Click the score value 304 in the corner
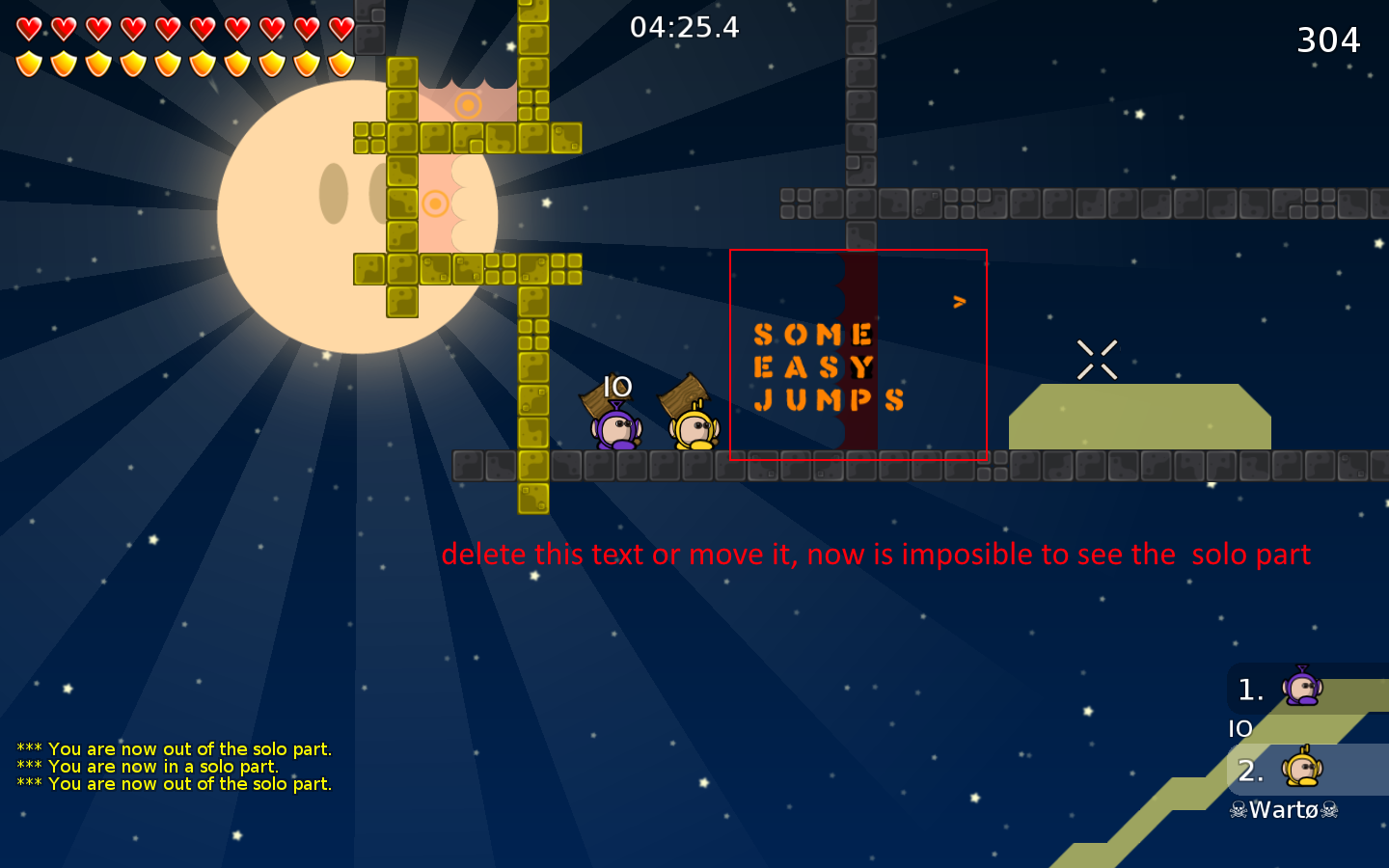 tap(1329, 41)
